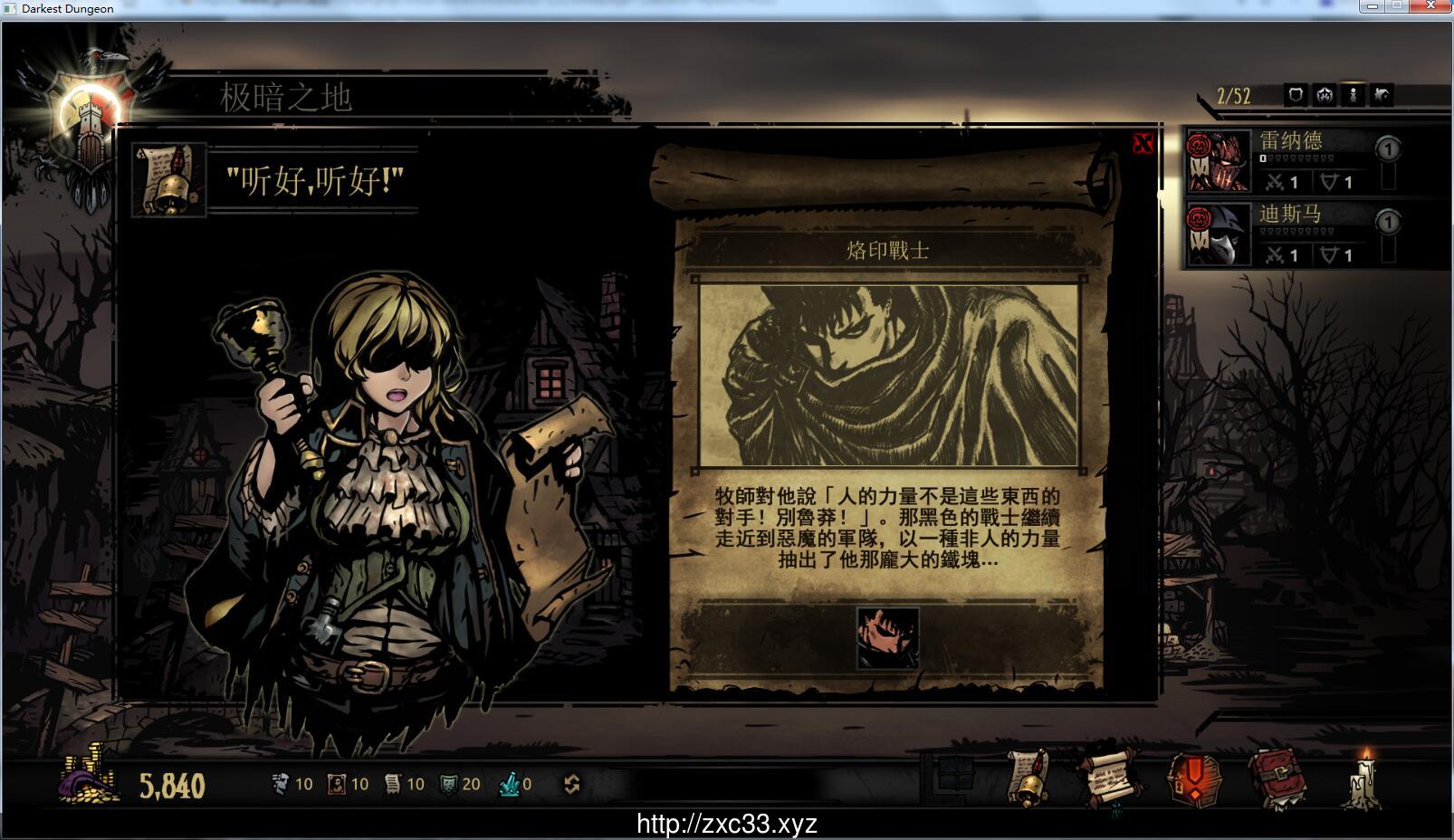Viewport: 1454px width, 840px height.
Task: Toggle the character info icon near 2/52
Action: pos(1353,95)
